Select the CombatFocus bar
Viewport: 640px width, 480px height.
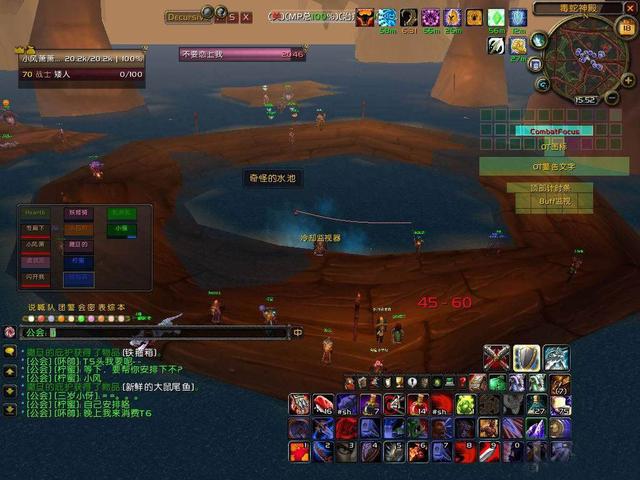(553, 130)
